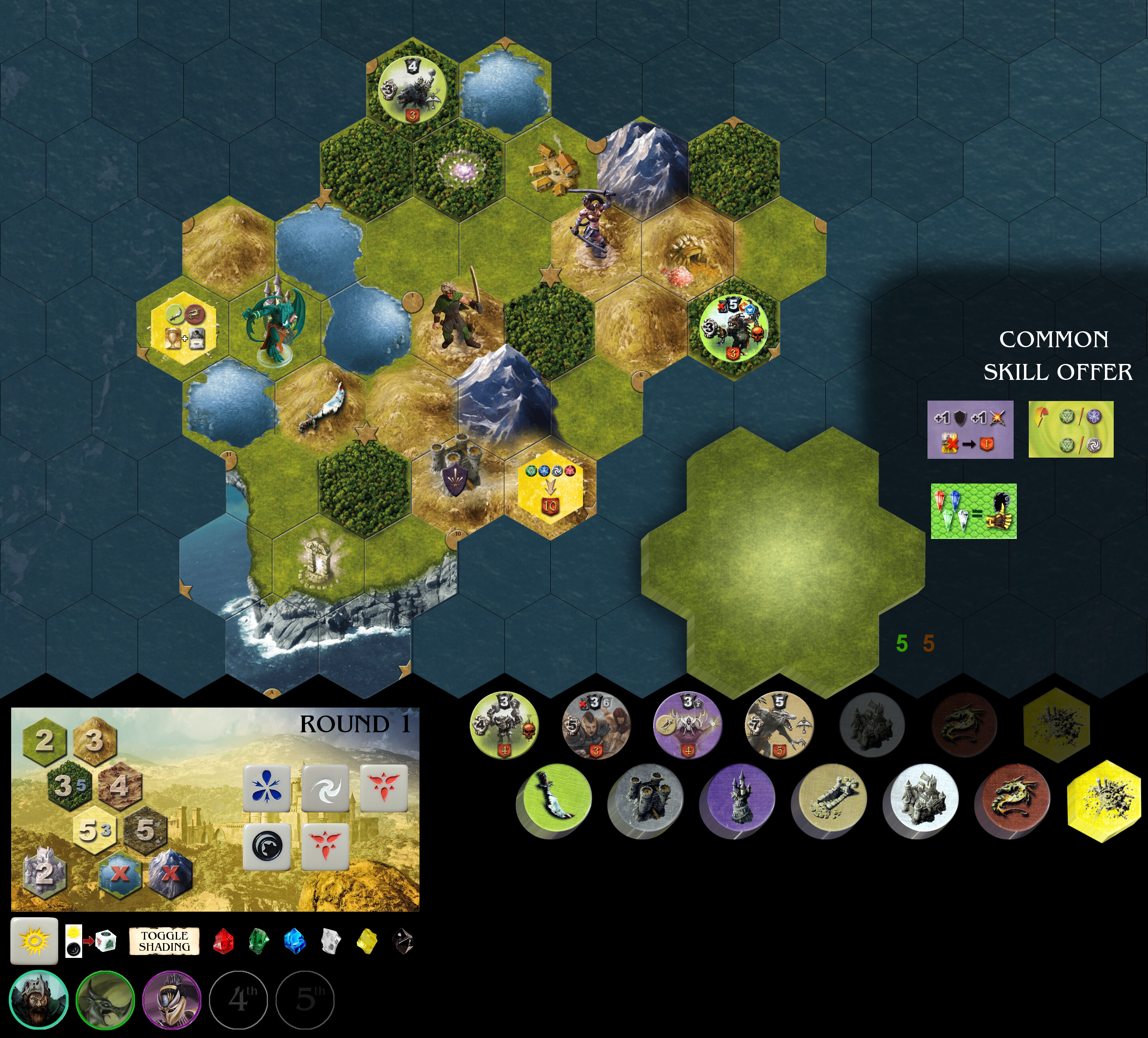Pick the black mana die in the source
Image resolution: width=1148 pixels, height=1038 pixels.
point(266,847)
